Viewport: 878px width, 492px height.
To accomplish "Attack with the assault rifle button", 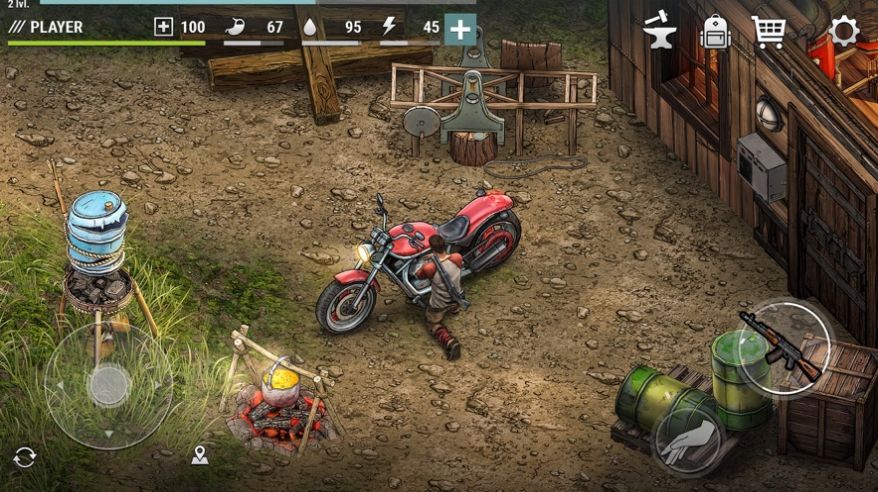I will (785, 344).
